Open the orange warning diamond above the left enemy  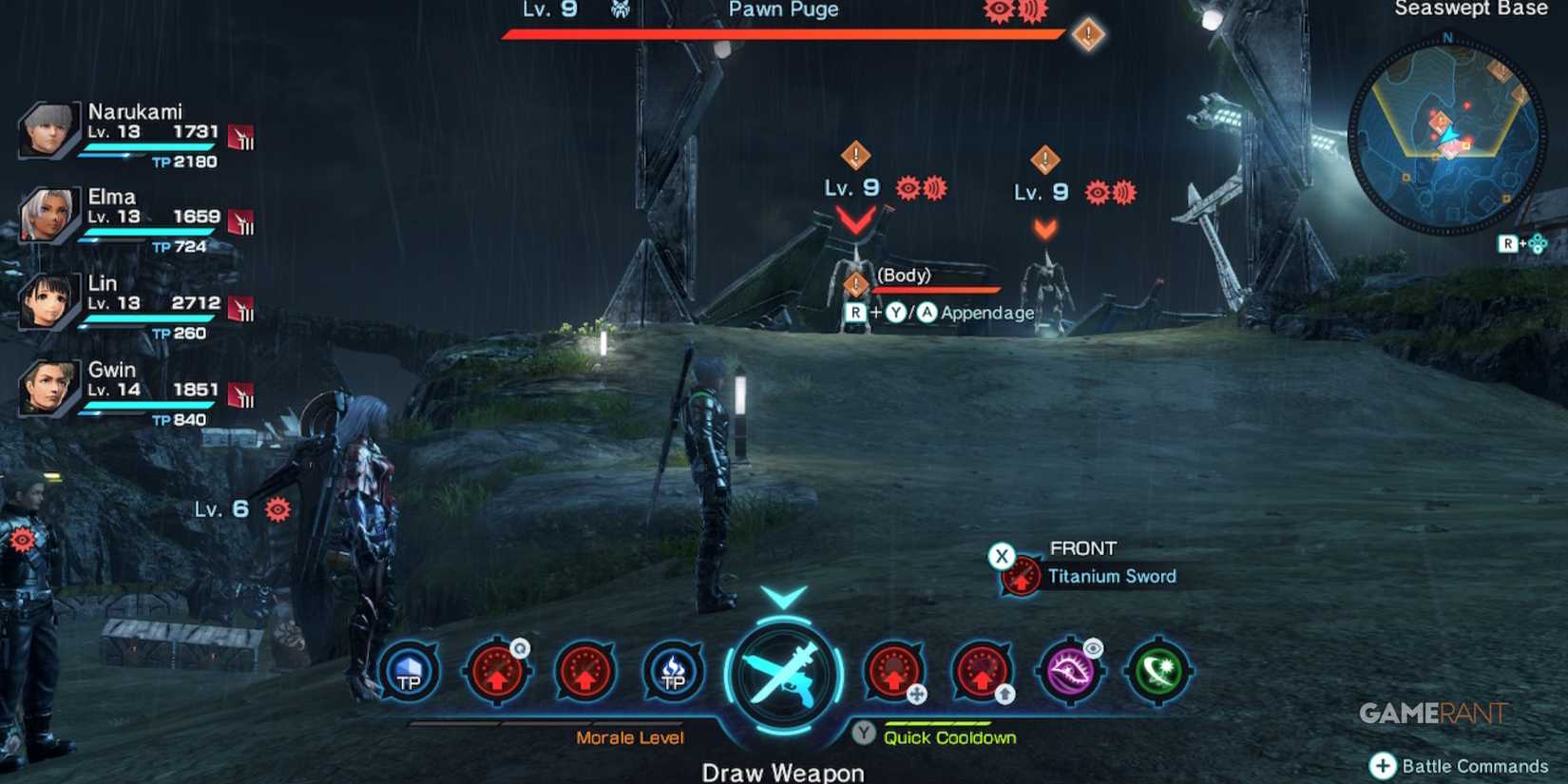coord(854,153)
